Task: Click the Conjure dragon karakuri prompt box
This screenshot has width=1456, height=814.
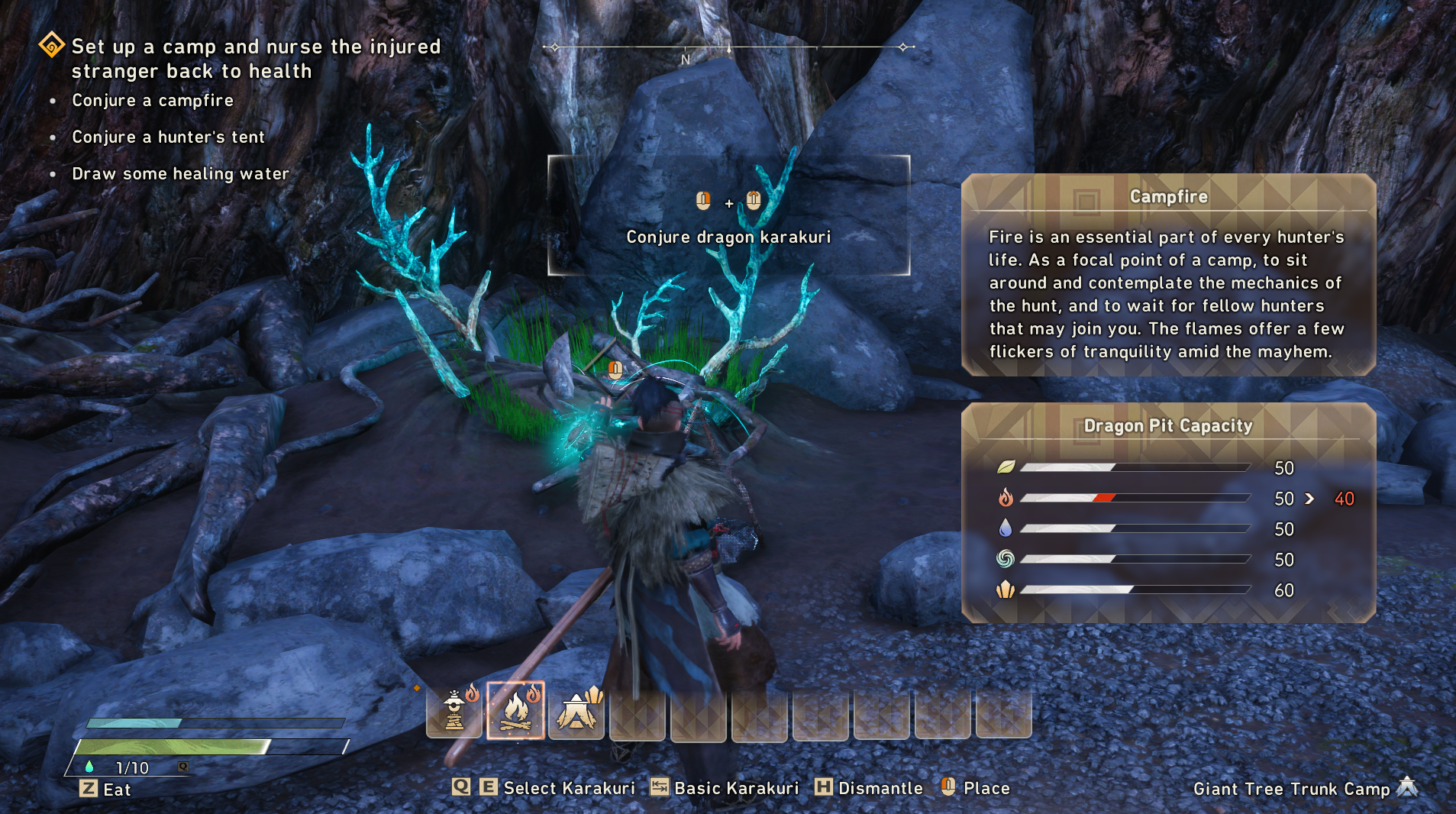Action: (x=728, y=215)
